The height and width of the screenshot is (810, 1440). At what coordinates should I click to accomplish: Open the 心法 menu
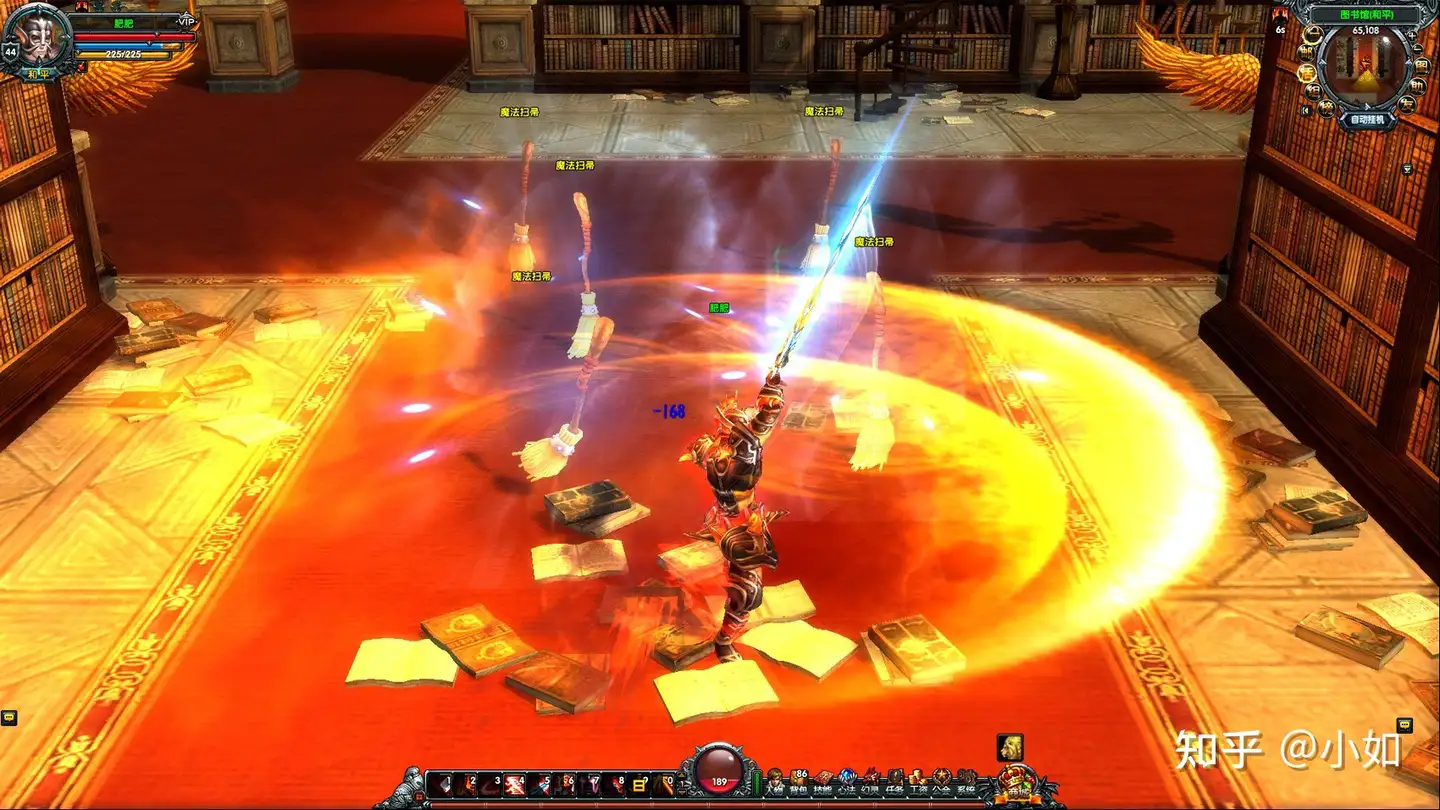coord(846,781)
